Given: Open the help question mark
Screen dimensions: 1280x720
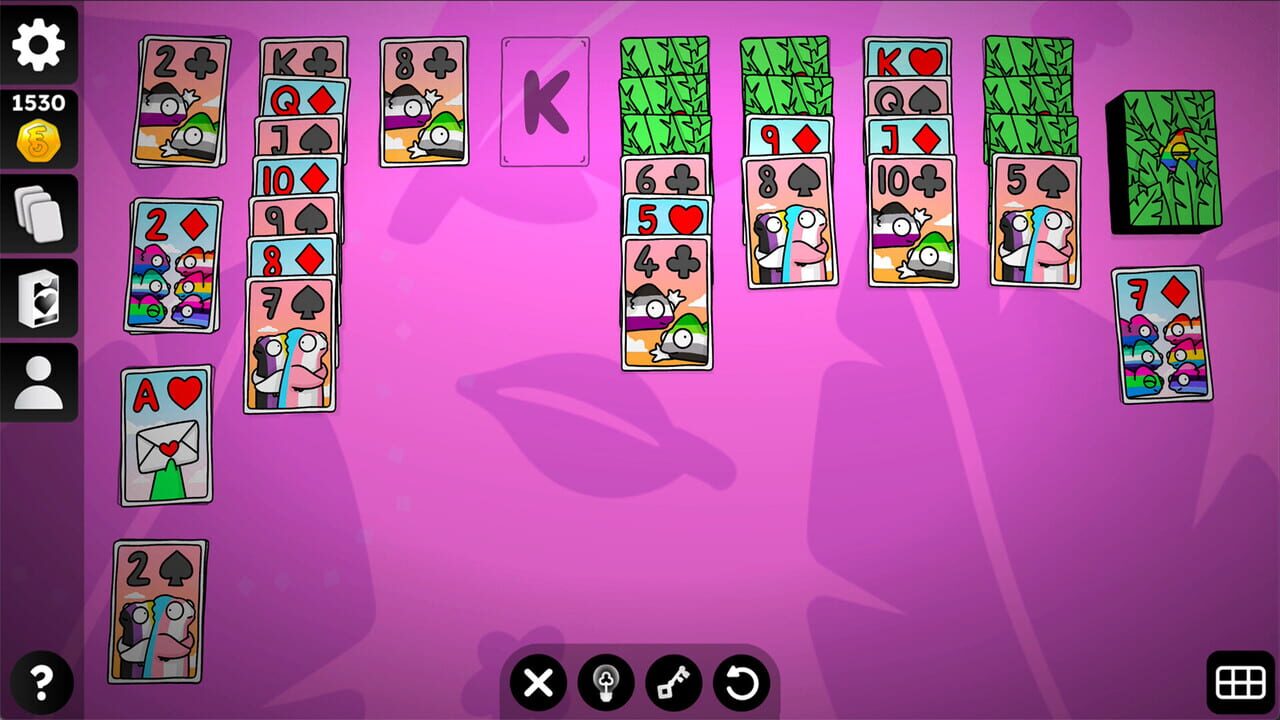Looking at the screenshot, I should click(x=37, y=678).
